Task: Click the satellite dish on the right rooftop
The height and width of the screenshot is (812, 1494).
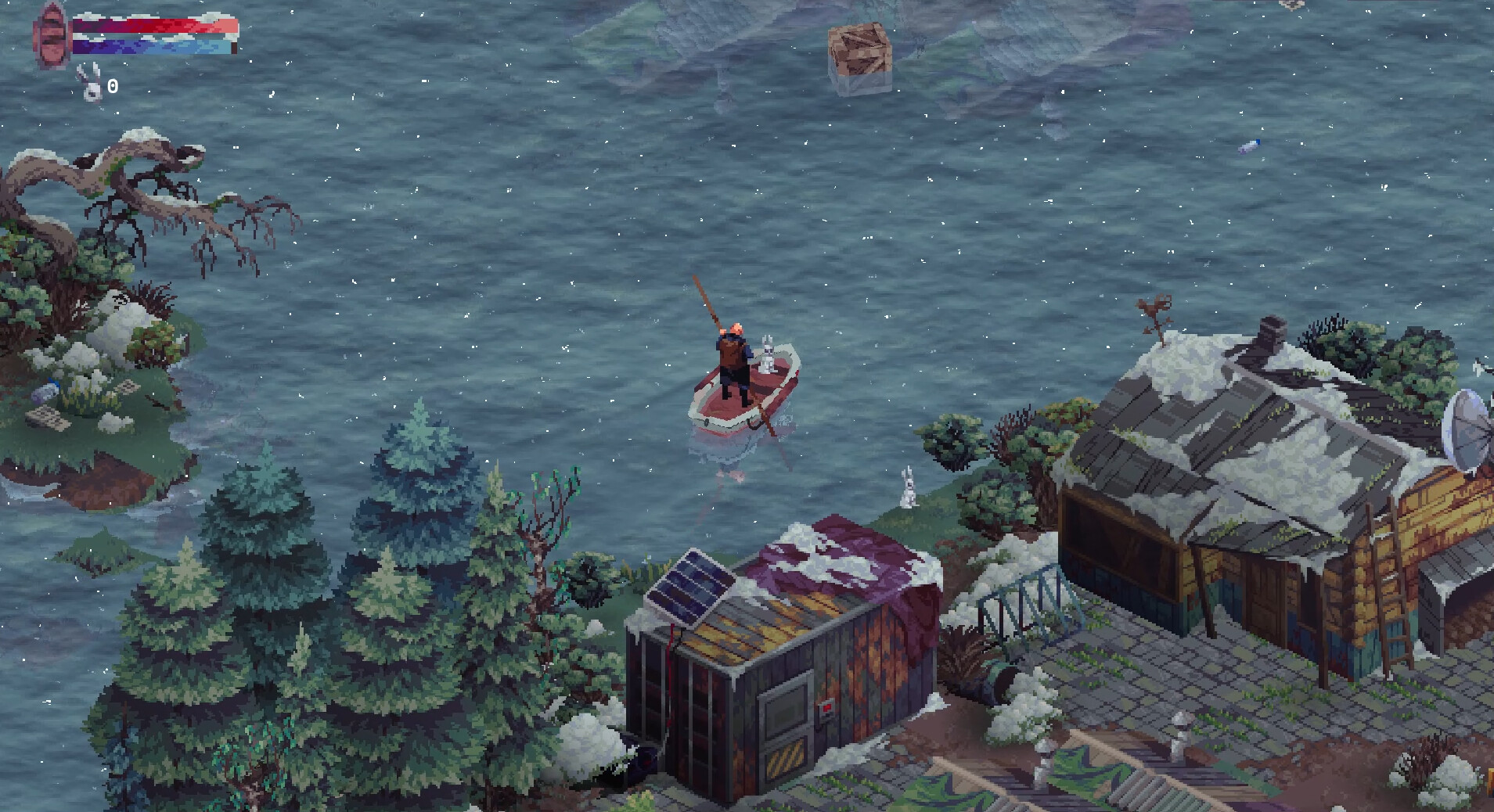Action: (x=1465, y=426)
